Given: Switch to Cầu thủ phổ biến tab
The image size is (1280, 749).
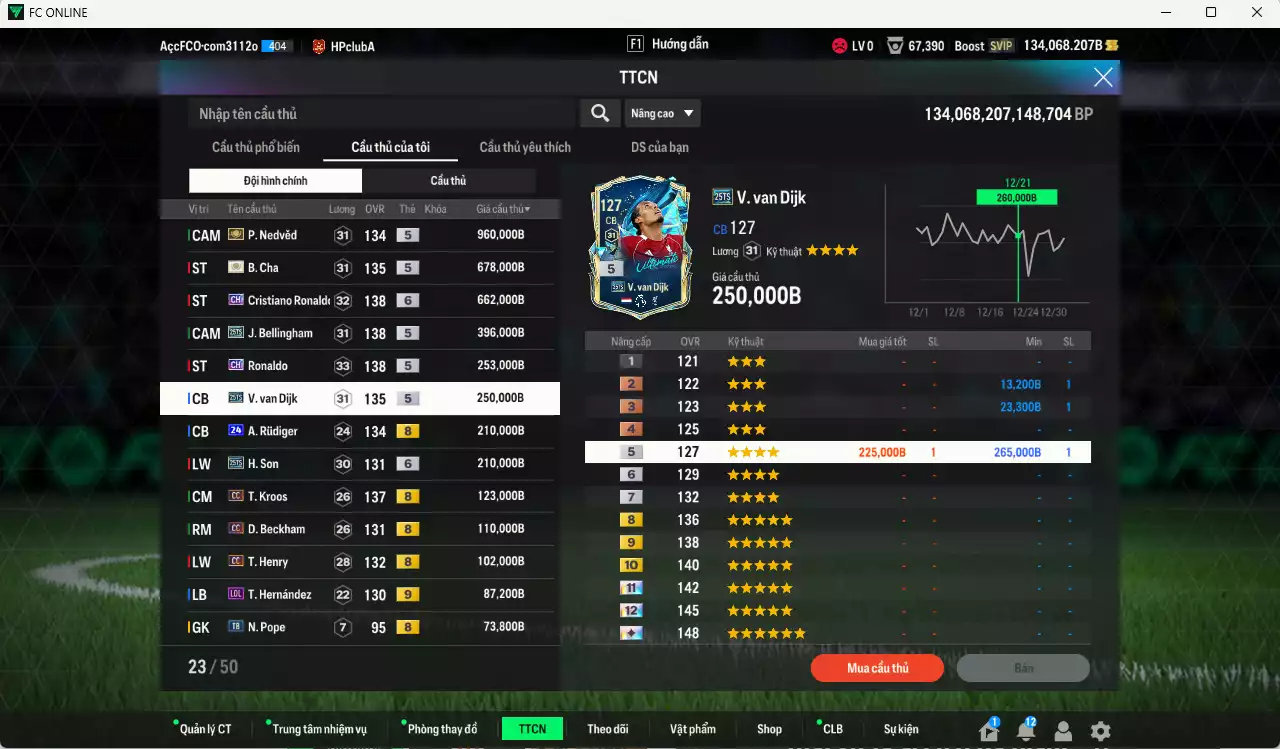Looking at the screenshot, I should coord(255,146).
